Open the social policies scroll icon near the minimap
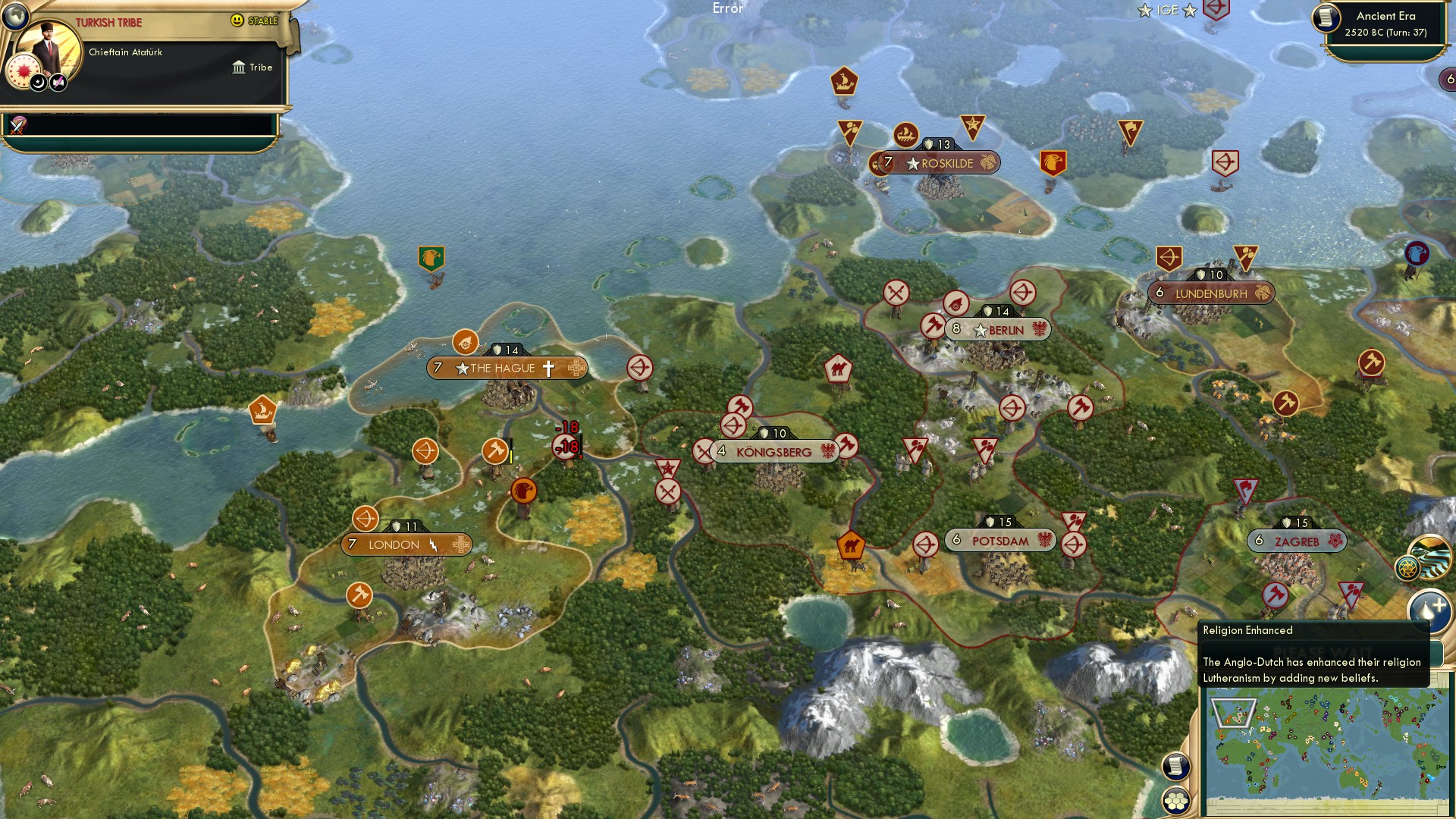Screen dimensions: 1456x819 point(1176,767)
